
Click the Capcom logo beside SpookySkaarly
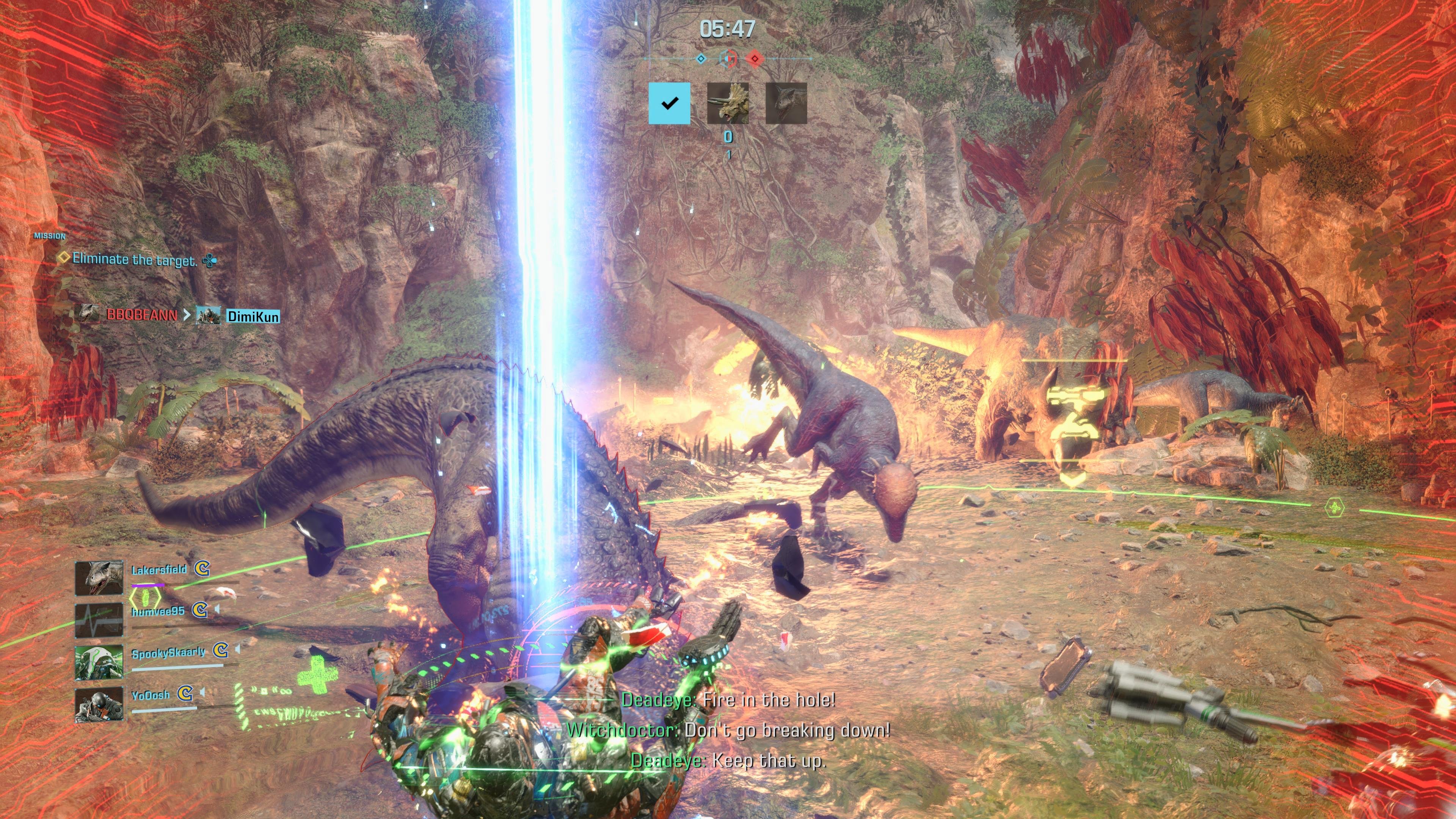[220, 651]
